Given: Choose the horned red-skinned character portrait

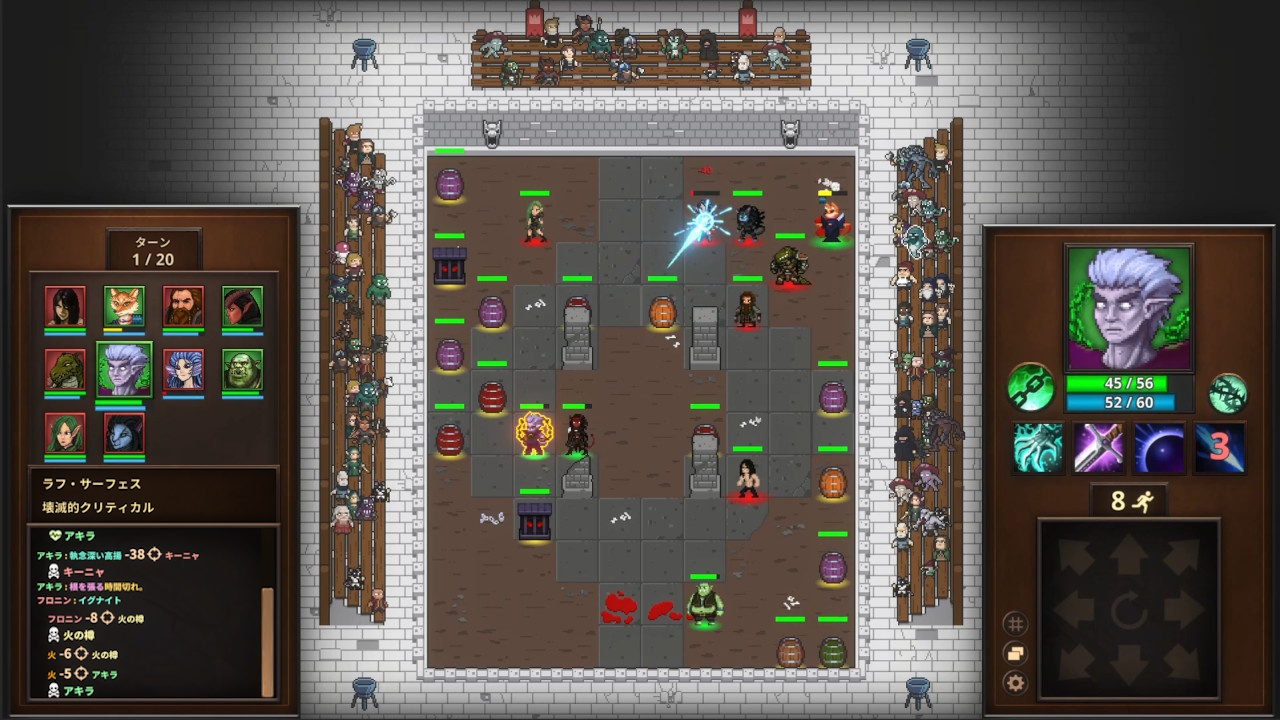Looking at the screenshot, I should [x=242, y=306].
